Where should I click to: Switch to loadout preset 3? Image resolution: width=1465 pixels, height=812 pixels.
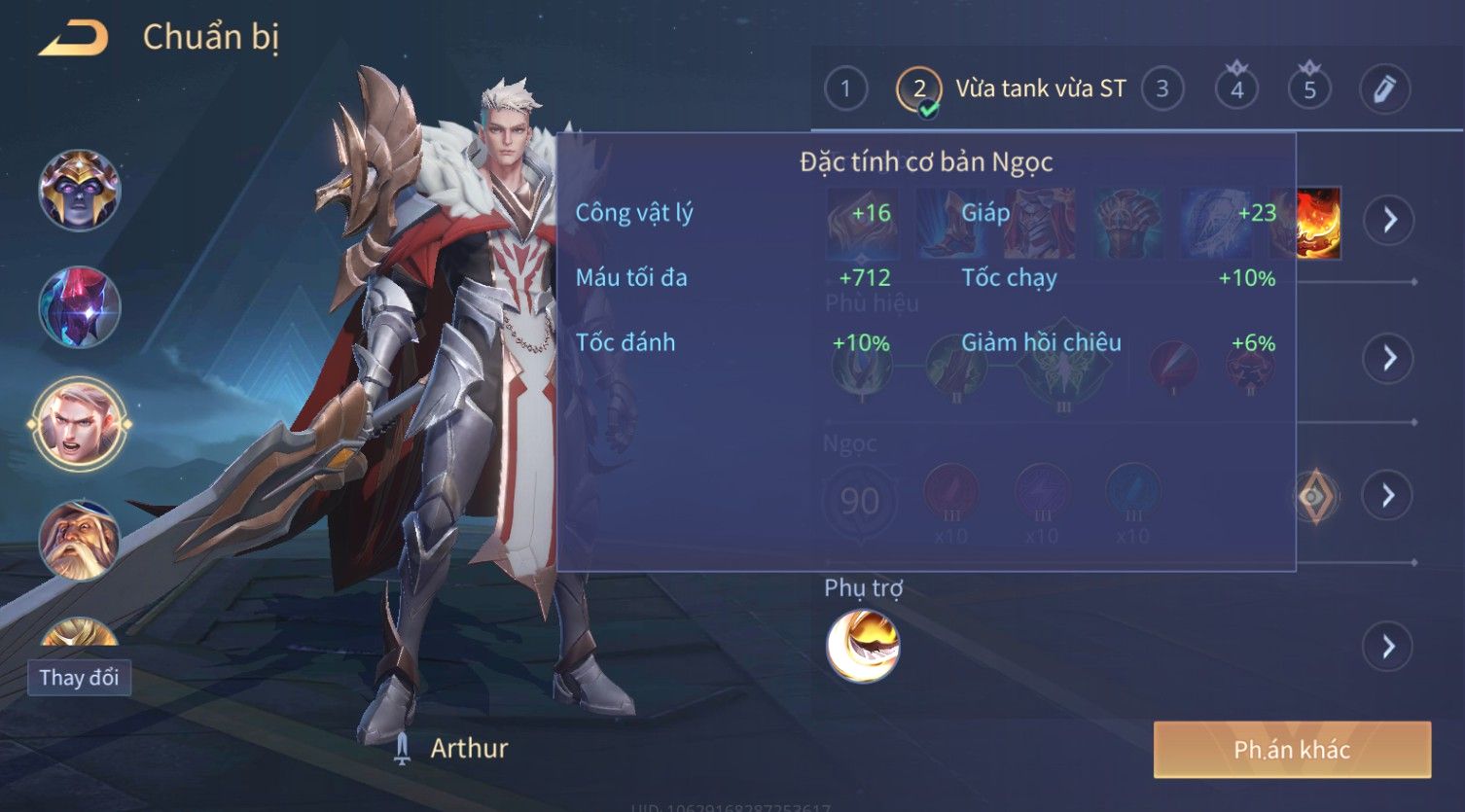(1161, 89)
